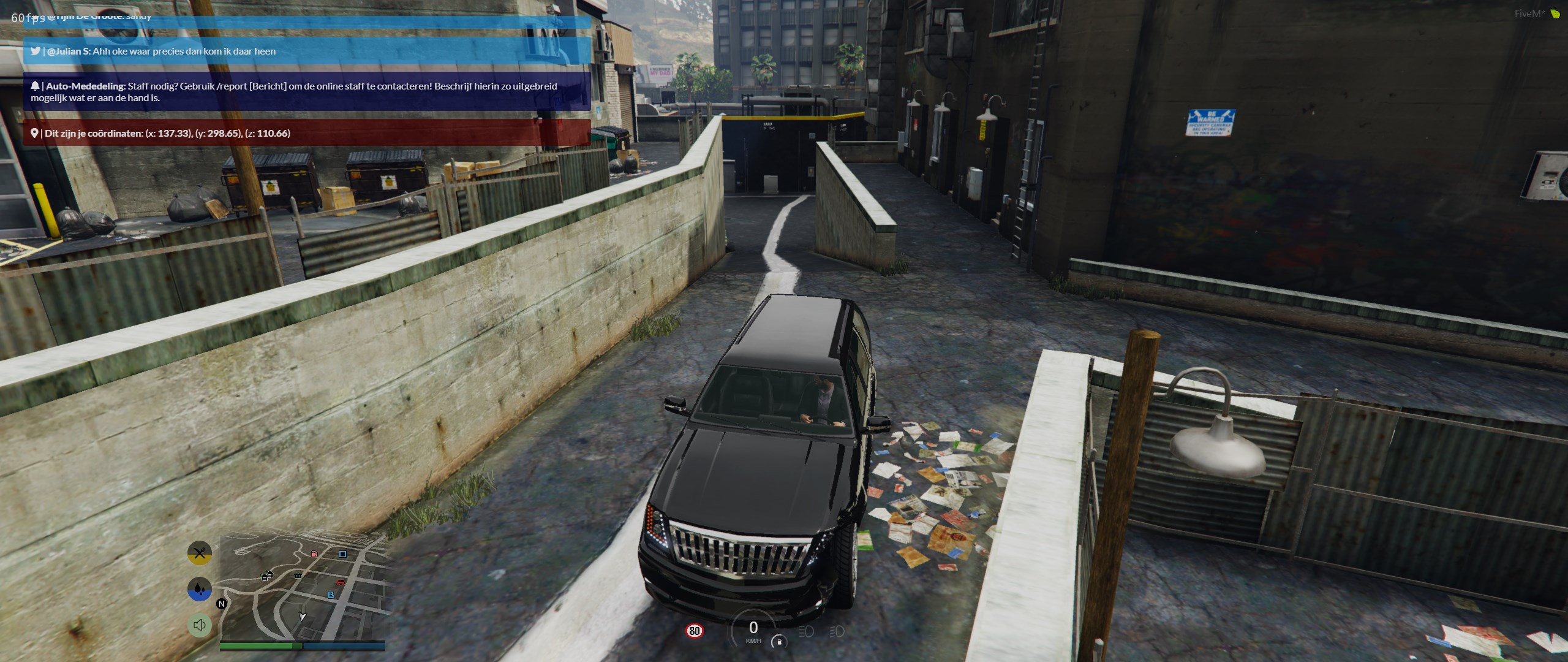Select the blue square minimap marker
1568x662 pixels.
point(342,554)
